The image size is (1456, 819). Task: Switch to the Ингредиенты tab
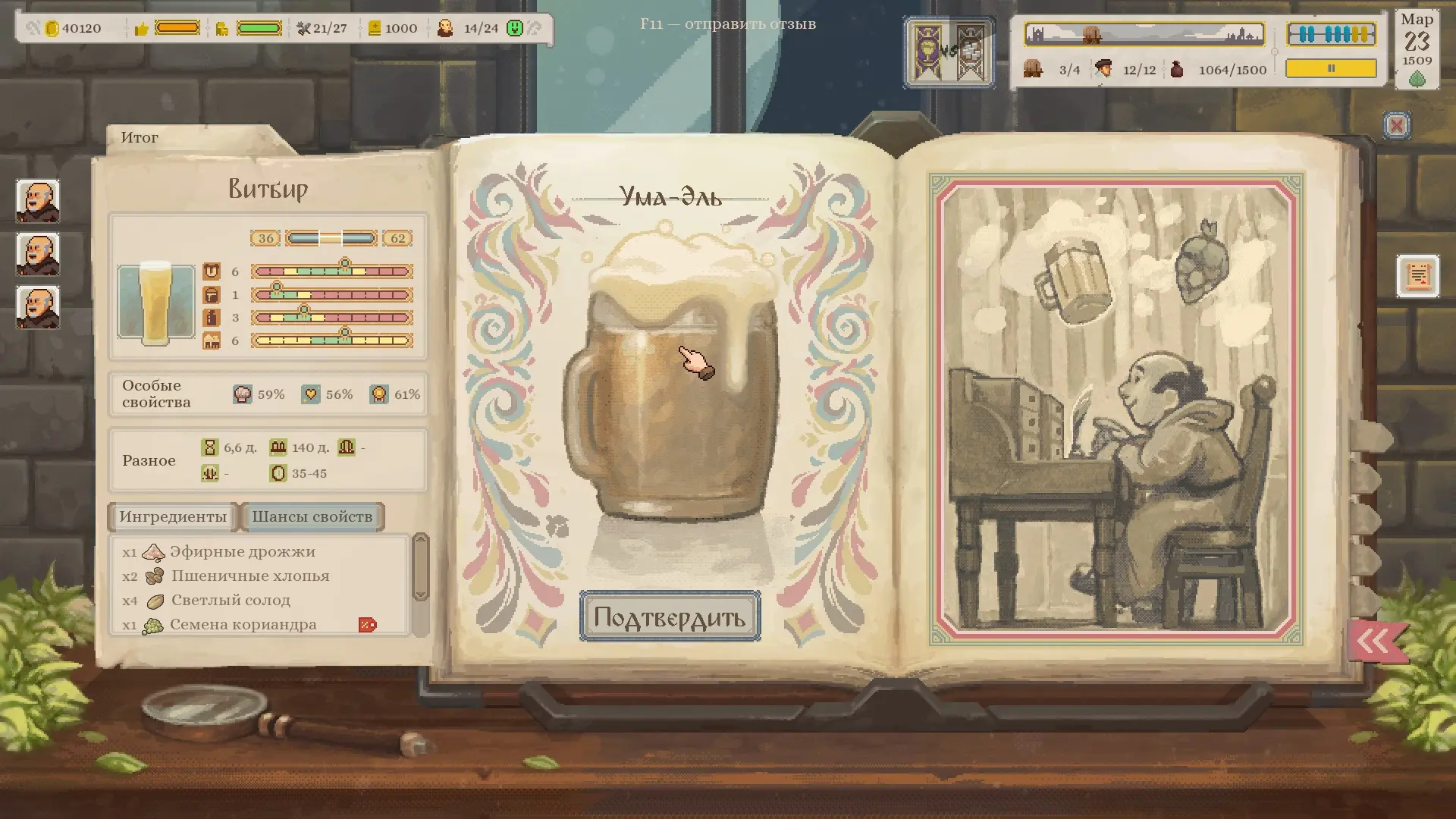[173, 517]
